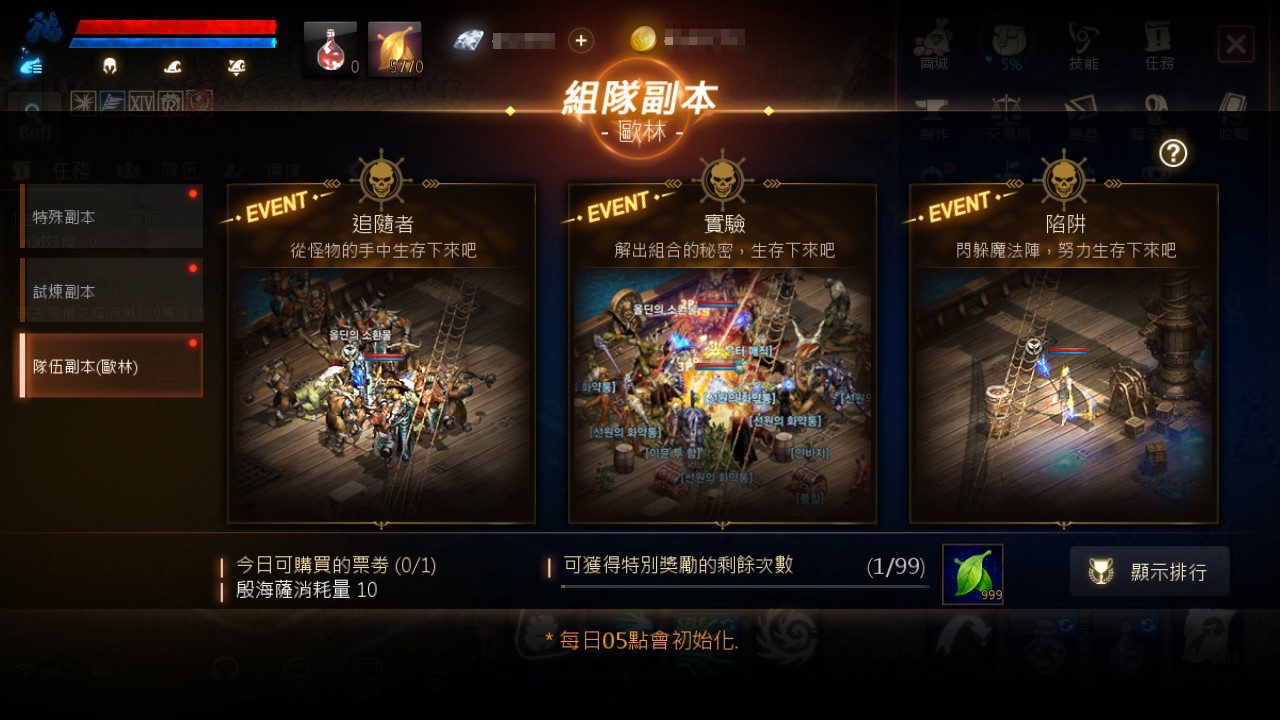Open the 交易所 trading exchange
Image resolution: width=1280 pixels, height=720 pixels.
pyautogui.click(x=1011, y=113)
